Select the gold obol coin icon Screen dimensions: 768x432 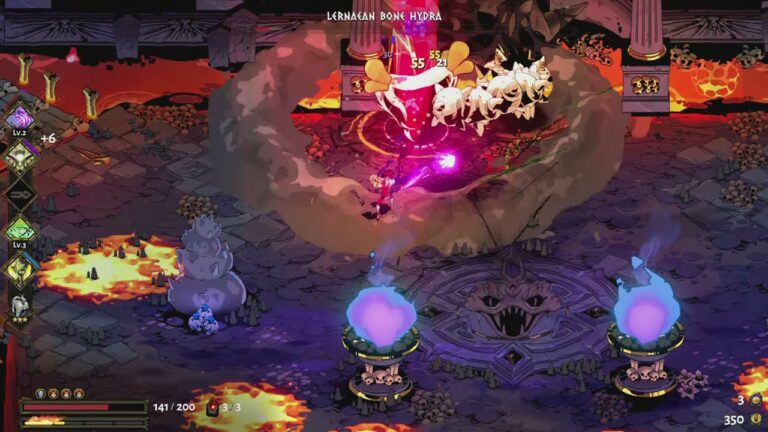[755, 420]
